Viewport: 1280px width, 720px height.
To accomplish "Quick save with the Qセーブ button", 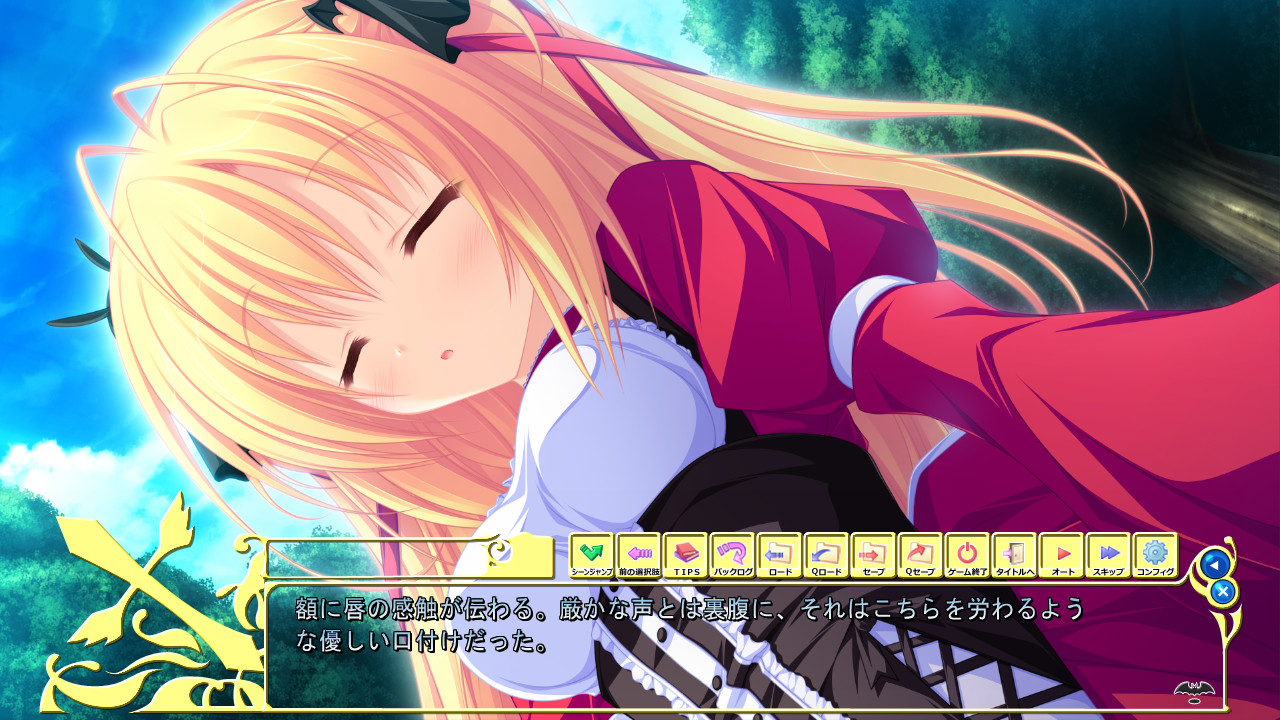I will (920, 555).
